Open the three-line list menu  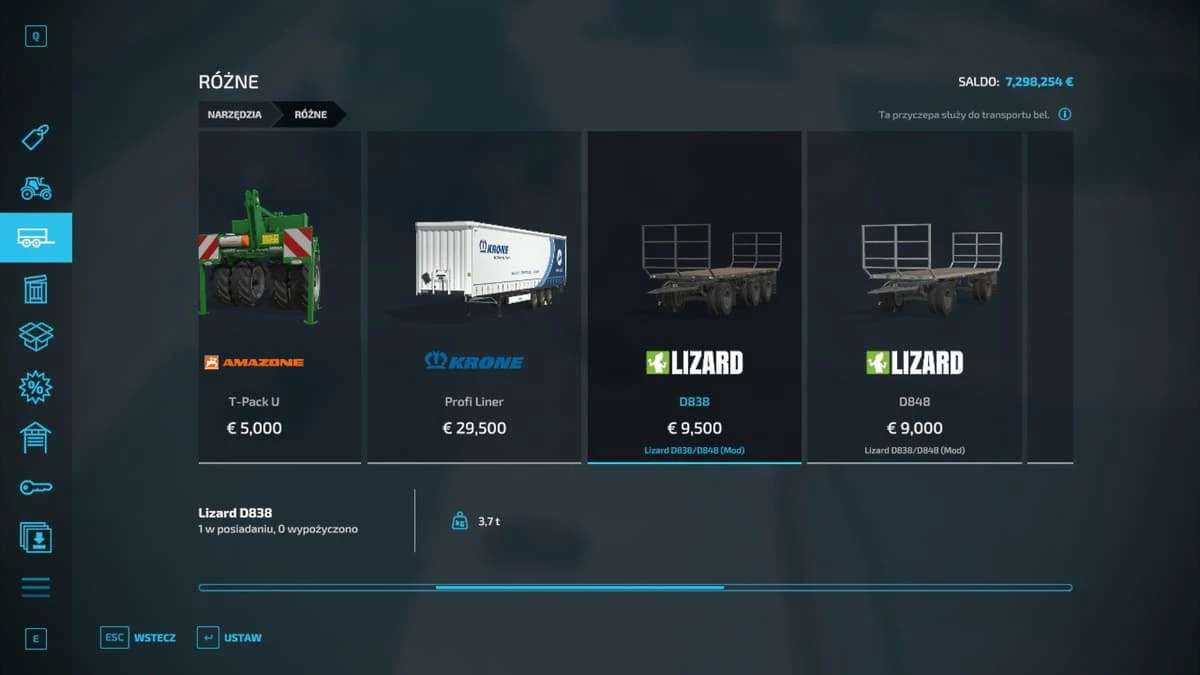[36, 587]
